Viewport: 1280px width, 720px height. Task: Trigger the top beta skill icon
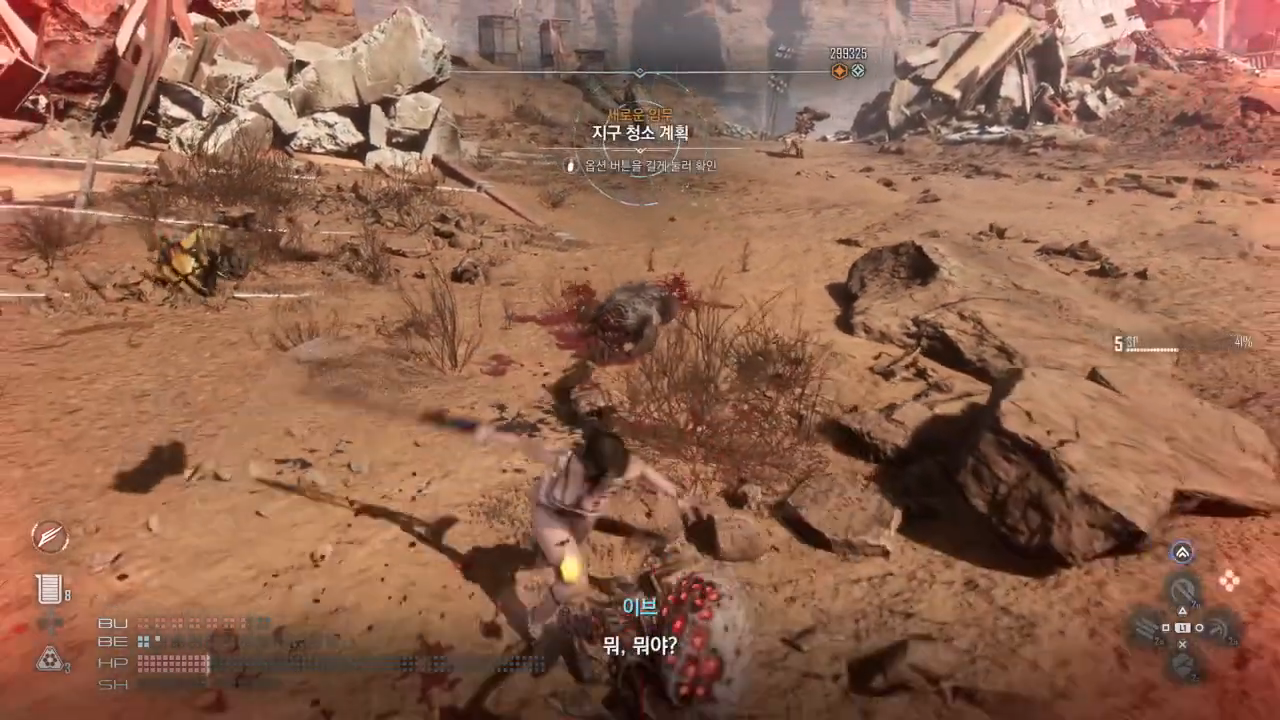coord(1183,588)
